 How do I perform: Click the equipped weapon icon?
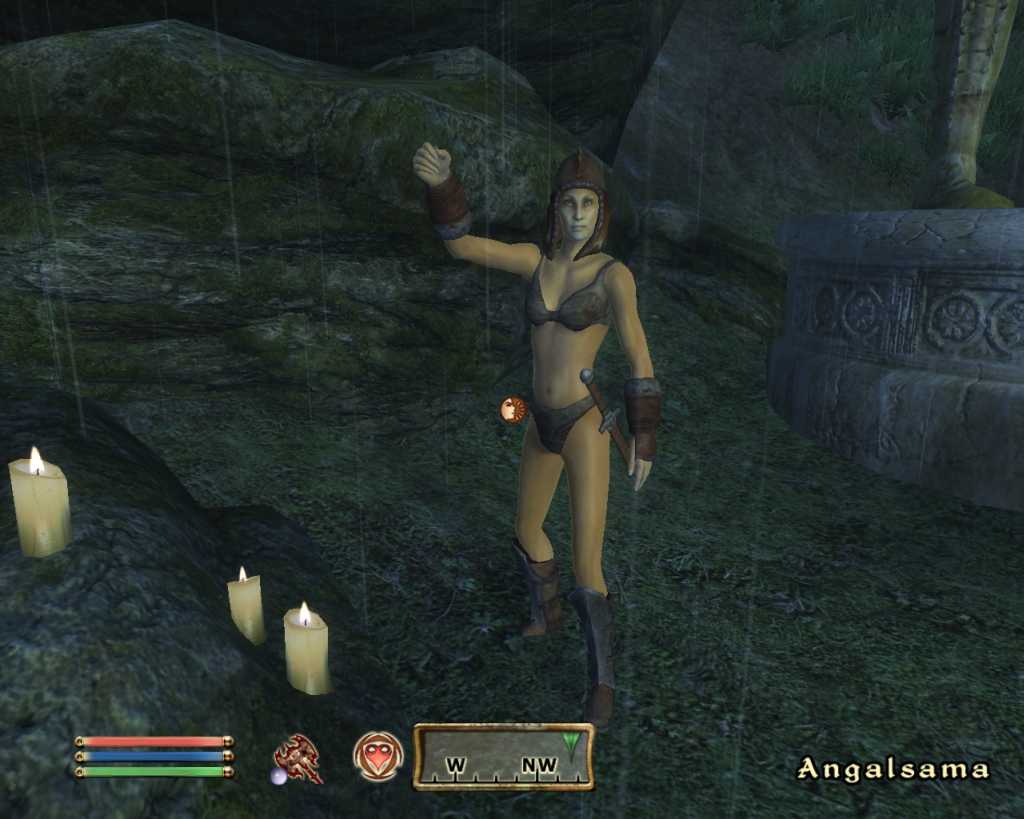pos(298,758)
